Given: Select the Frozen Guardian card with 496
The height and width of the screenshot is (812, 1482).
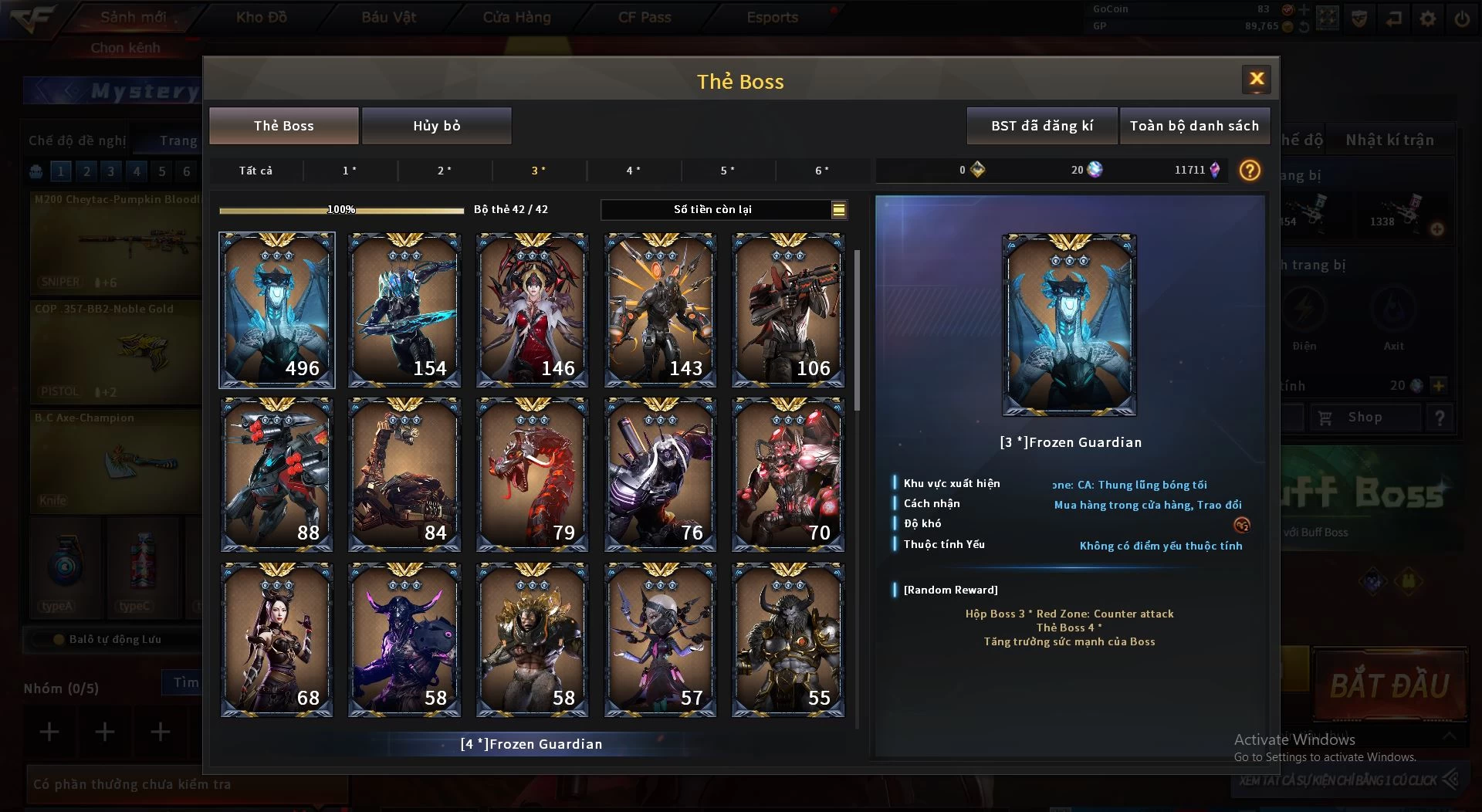Looking at the screenshot, I should point(277,310).
